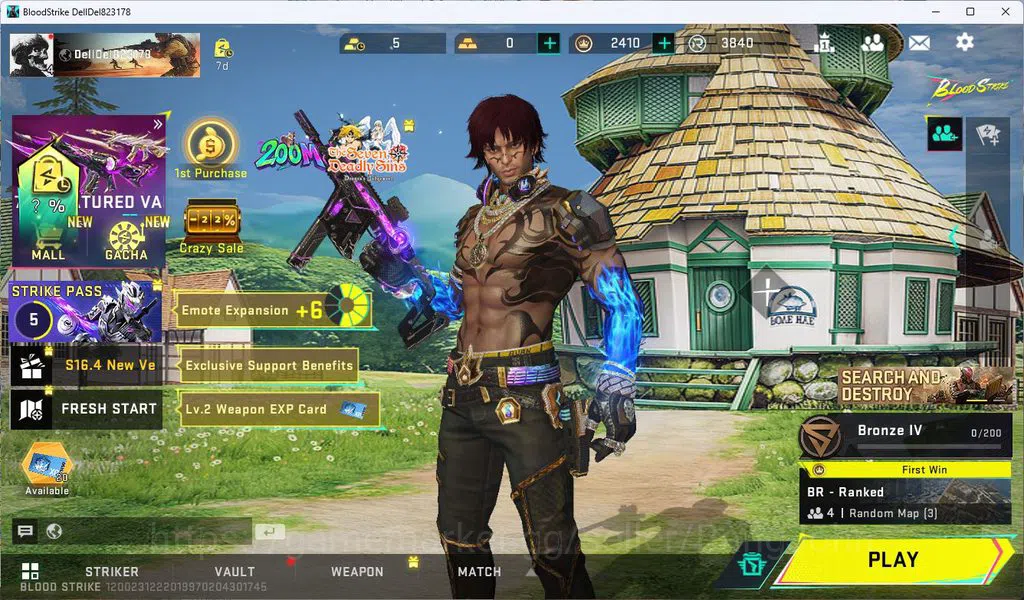Claim the 1st Purchase offer
The image size is (1024, 600).
click(210, 150)
